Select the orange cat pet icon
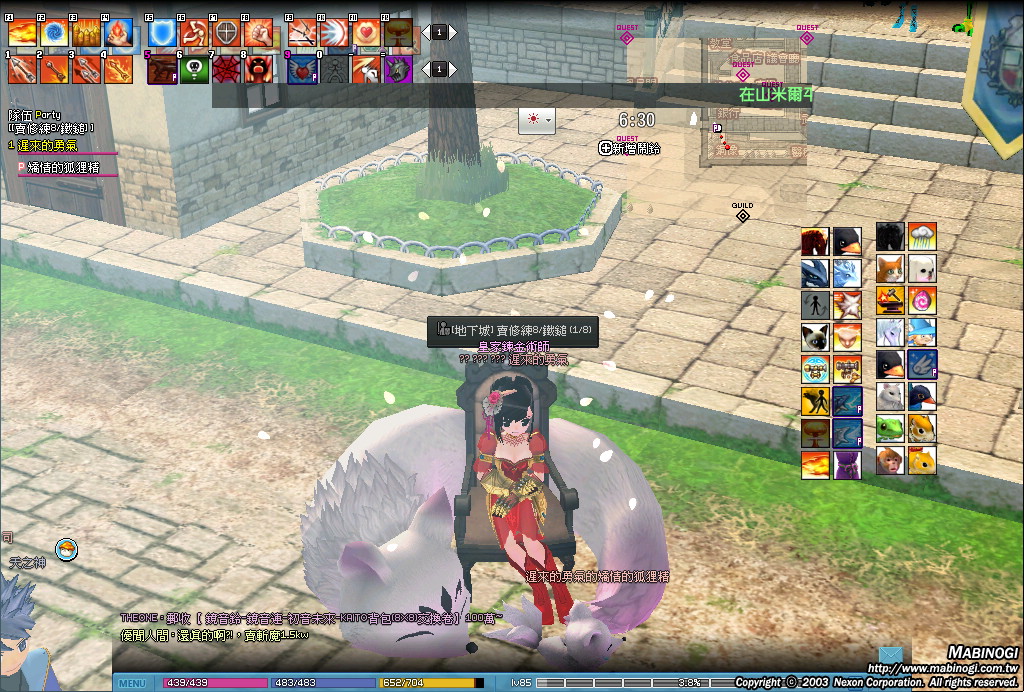This screenshot has height=692, width=1024. (x=890, y=269)
